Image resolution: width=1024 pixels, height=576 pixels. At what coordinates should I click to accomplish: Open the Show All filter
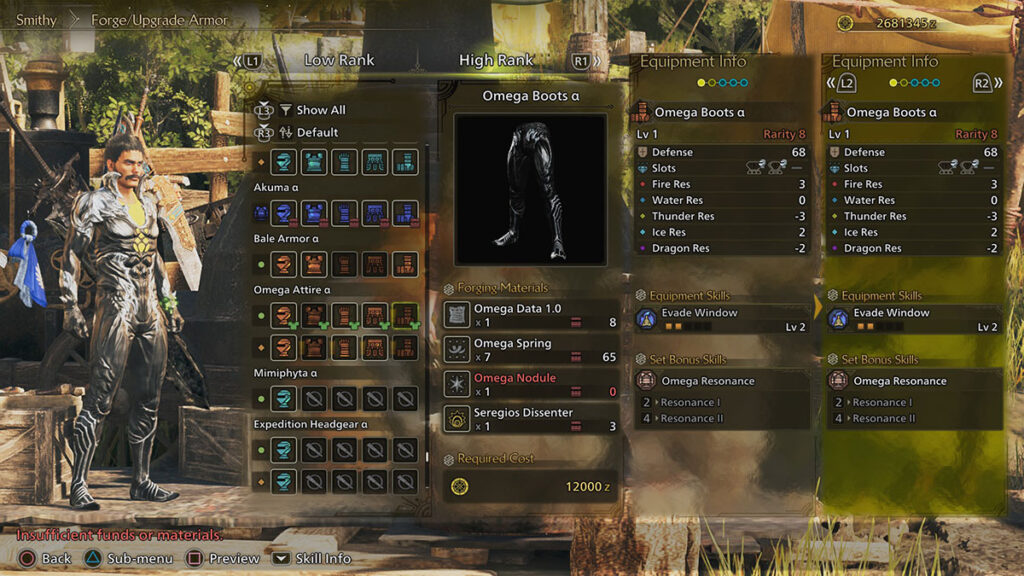(320, 110)
